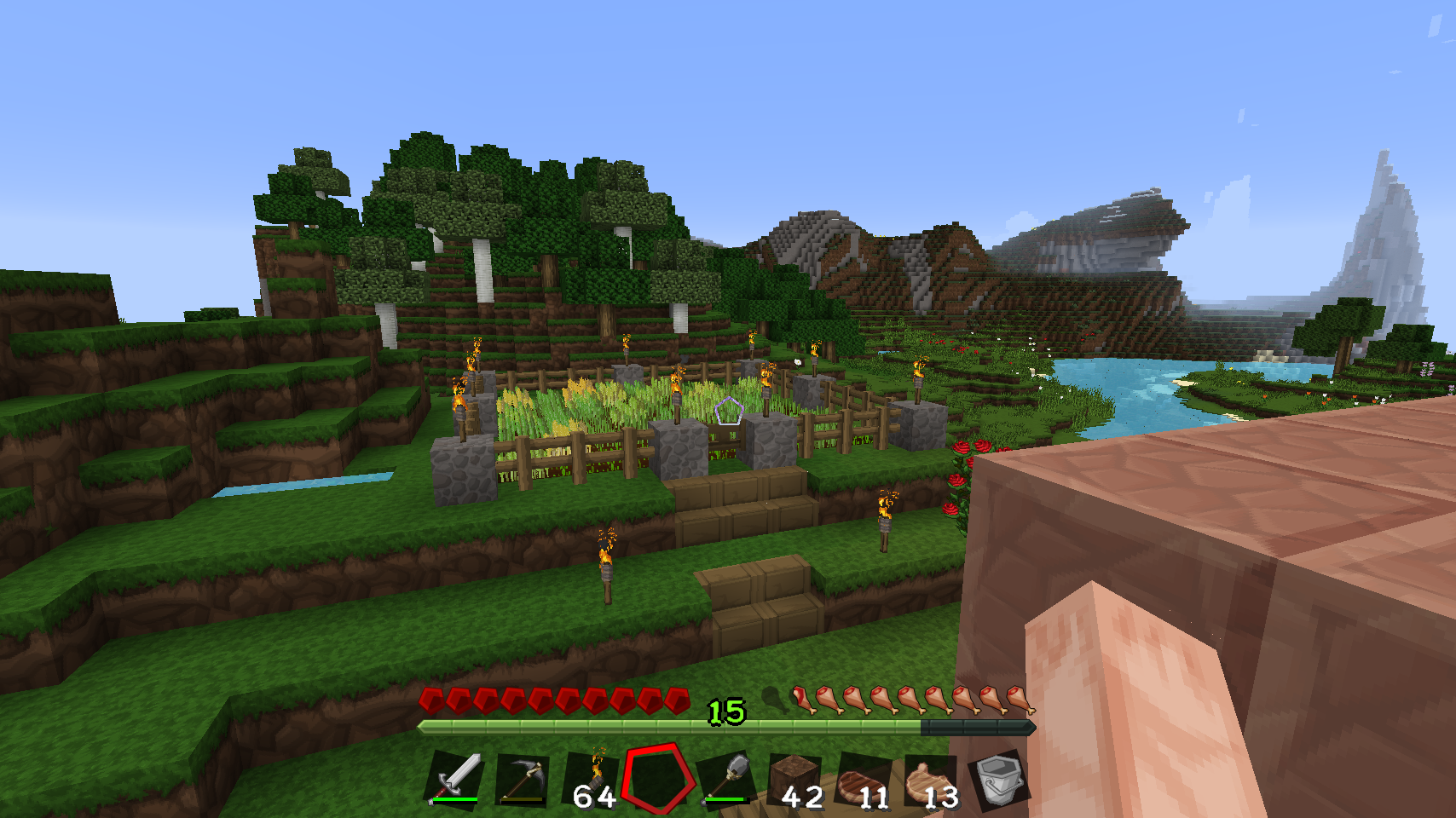The height and width of the screenshot is (818, 1456).
Task: Choose the empty bucket slot
Action: click(998, 779)
